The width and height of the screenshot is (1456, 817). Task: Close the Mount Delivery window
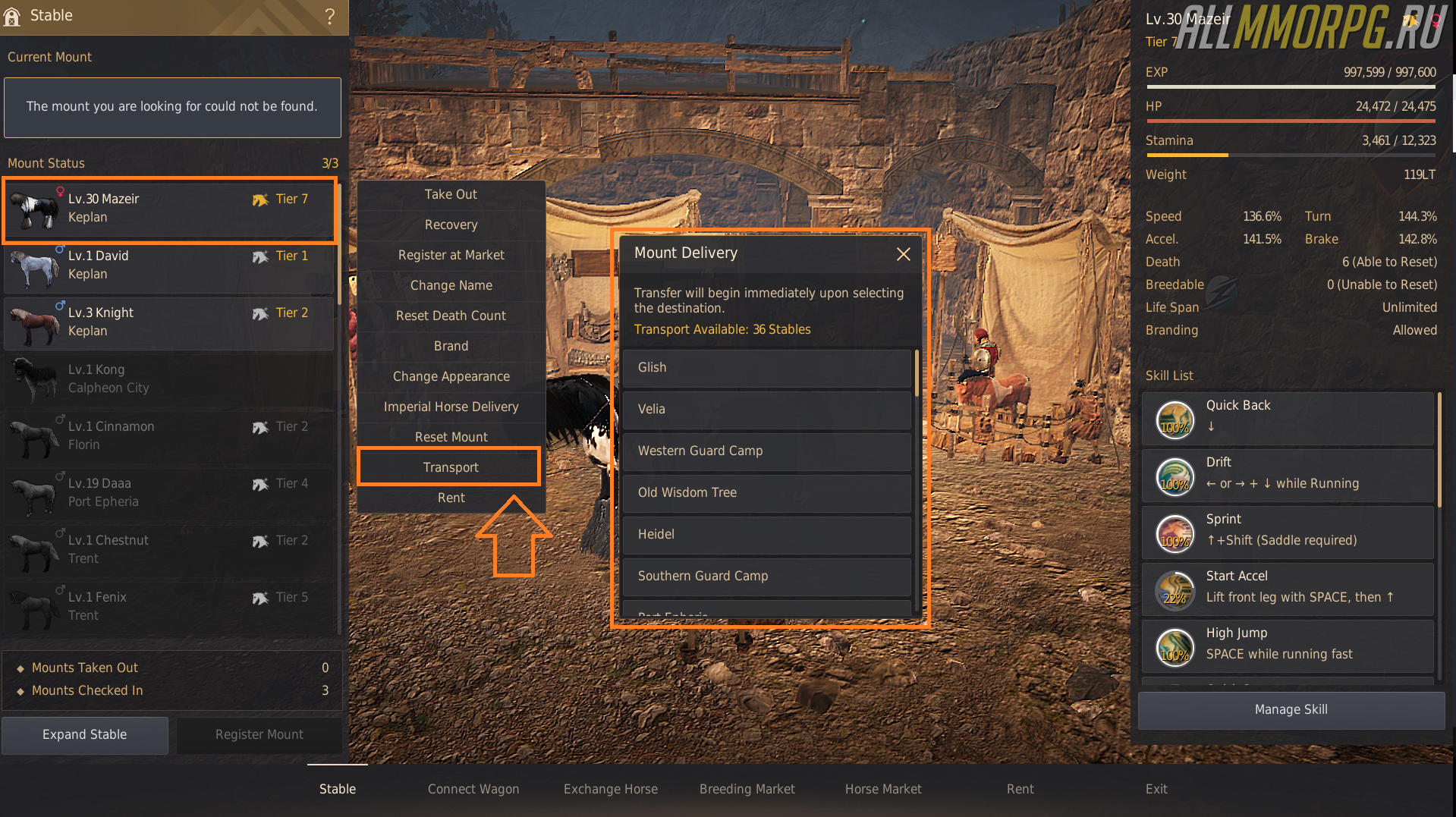point(903,254)
